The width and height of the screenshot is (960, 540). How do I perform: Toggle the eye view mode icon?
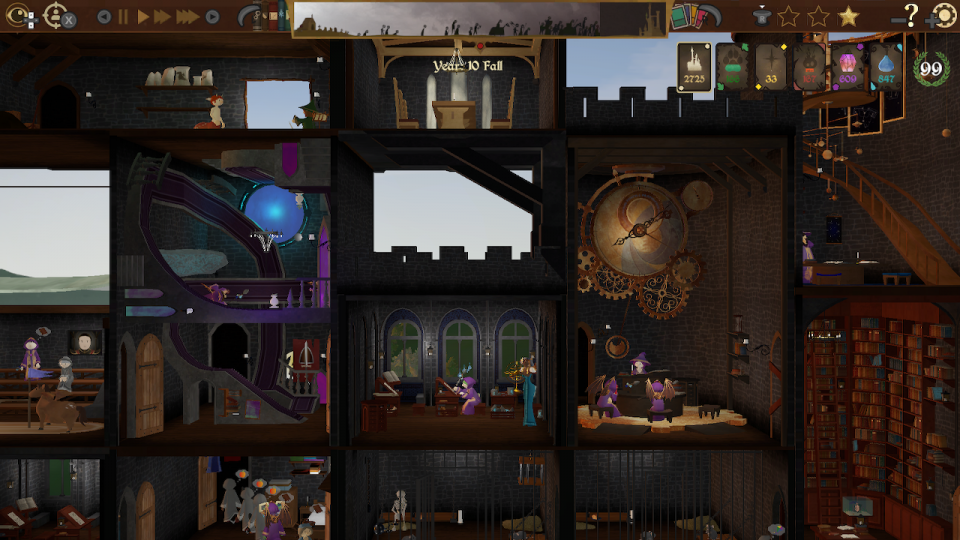(20, 16)
